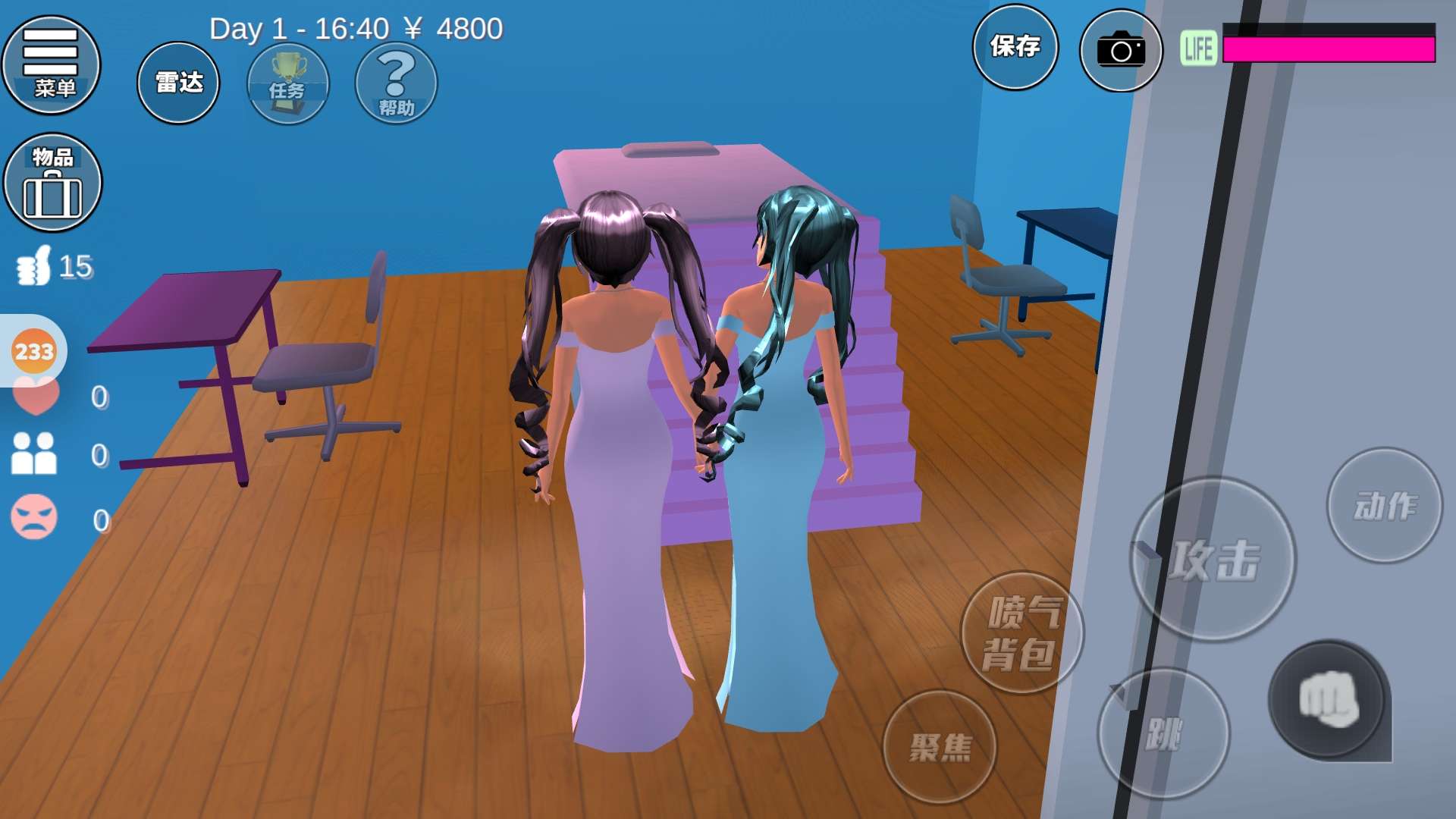Save the game with 保存
Viewport: 1456px width, 819px height.
click(x=1015, y=47)
